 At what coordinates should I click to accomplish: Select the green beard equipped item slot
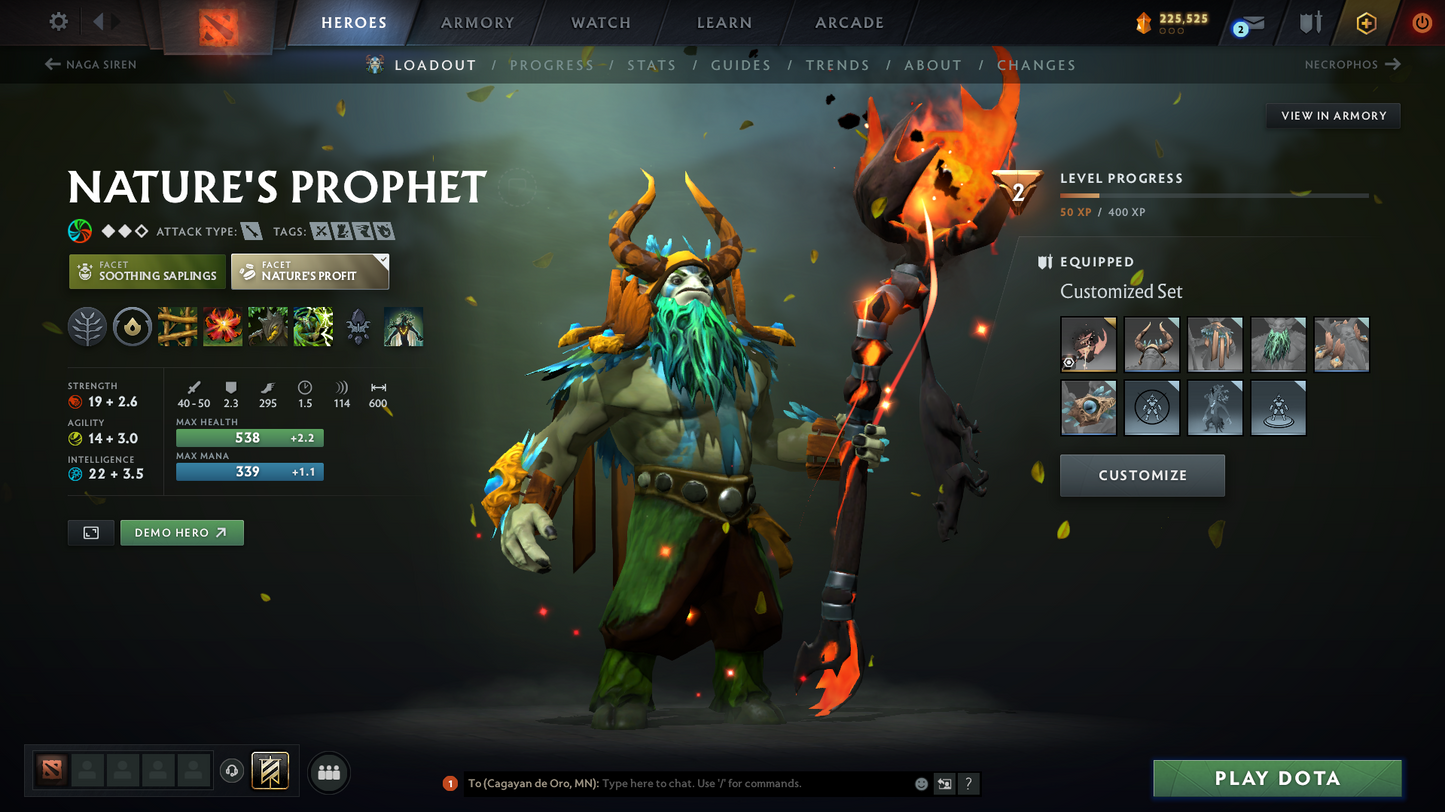(1278, 345)
